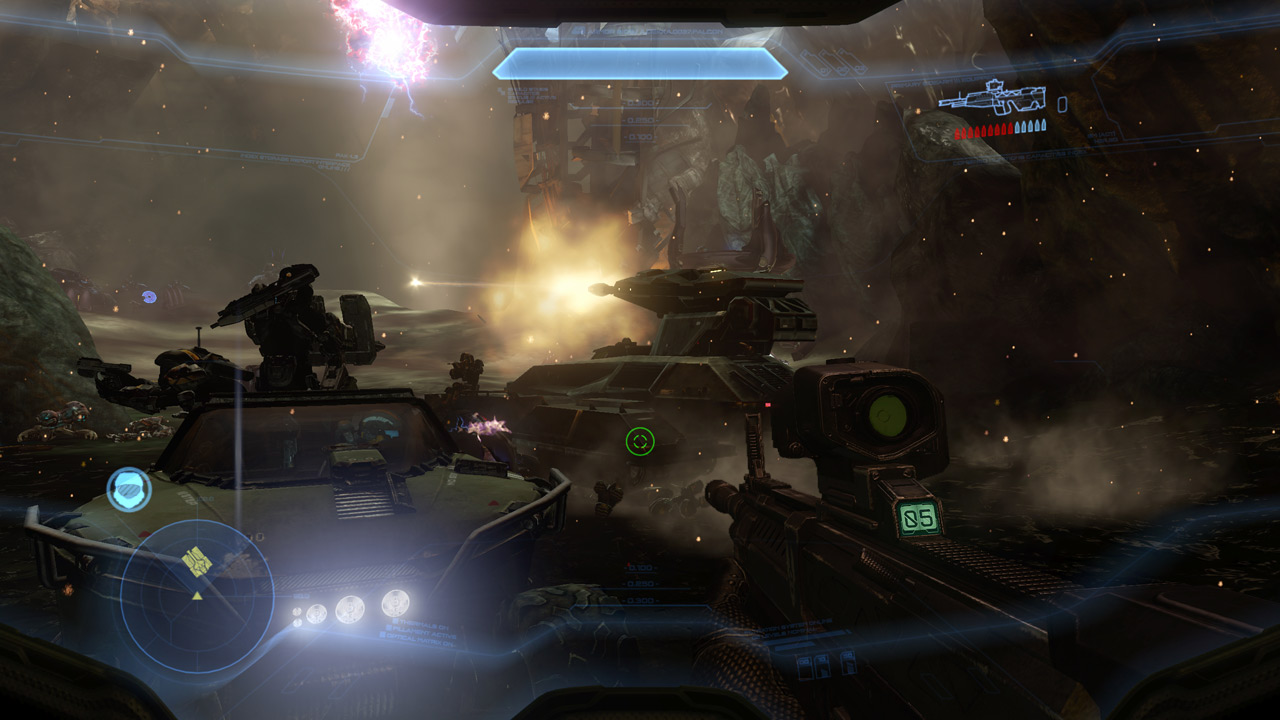This screenshot has height=720, width=1280.
Task: Click the 0.300 range marker line
Action: 641,600
